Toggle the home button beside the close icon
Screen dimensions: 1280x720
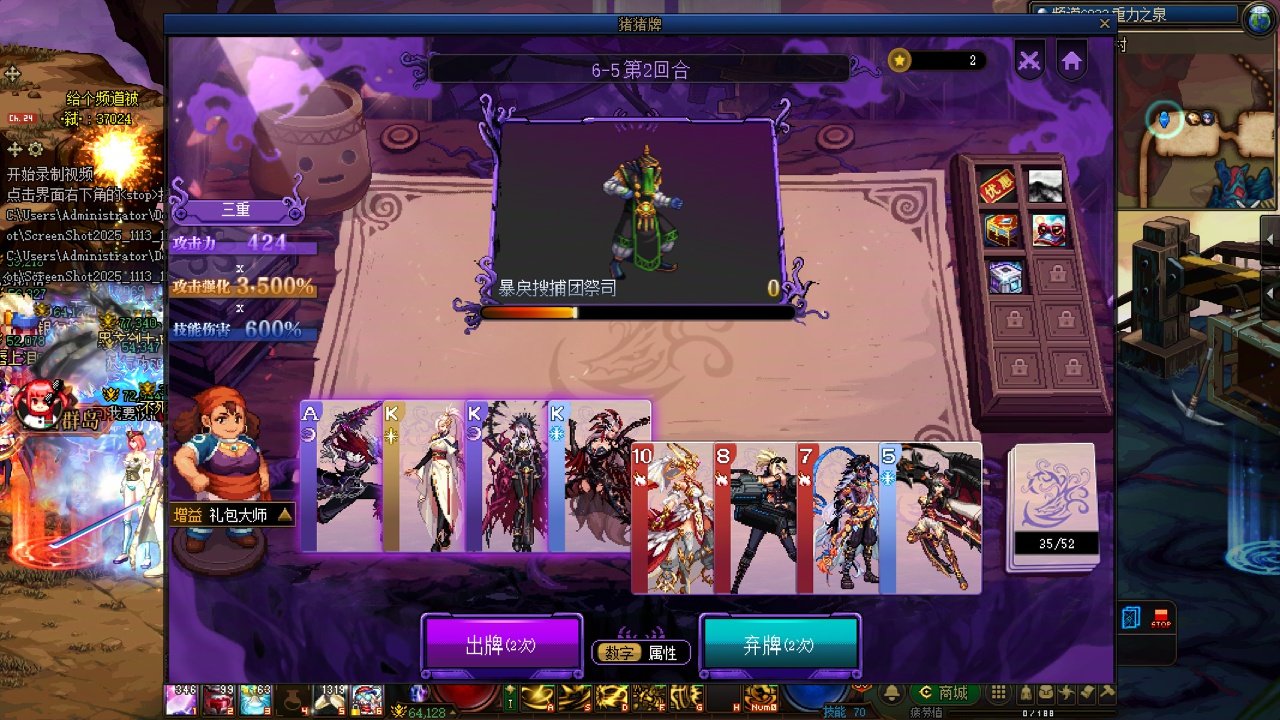[1071, 60]
